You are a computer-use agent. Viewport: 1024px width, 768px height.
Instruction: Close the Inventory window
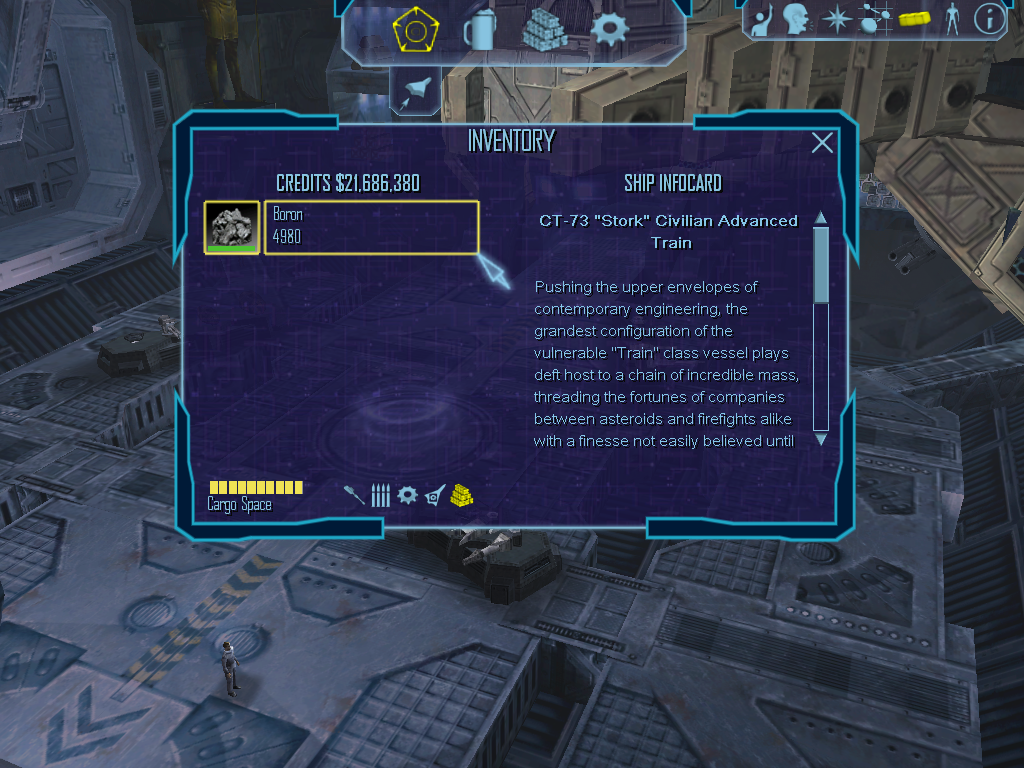(x=822, y=143)
